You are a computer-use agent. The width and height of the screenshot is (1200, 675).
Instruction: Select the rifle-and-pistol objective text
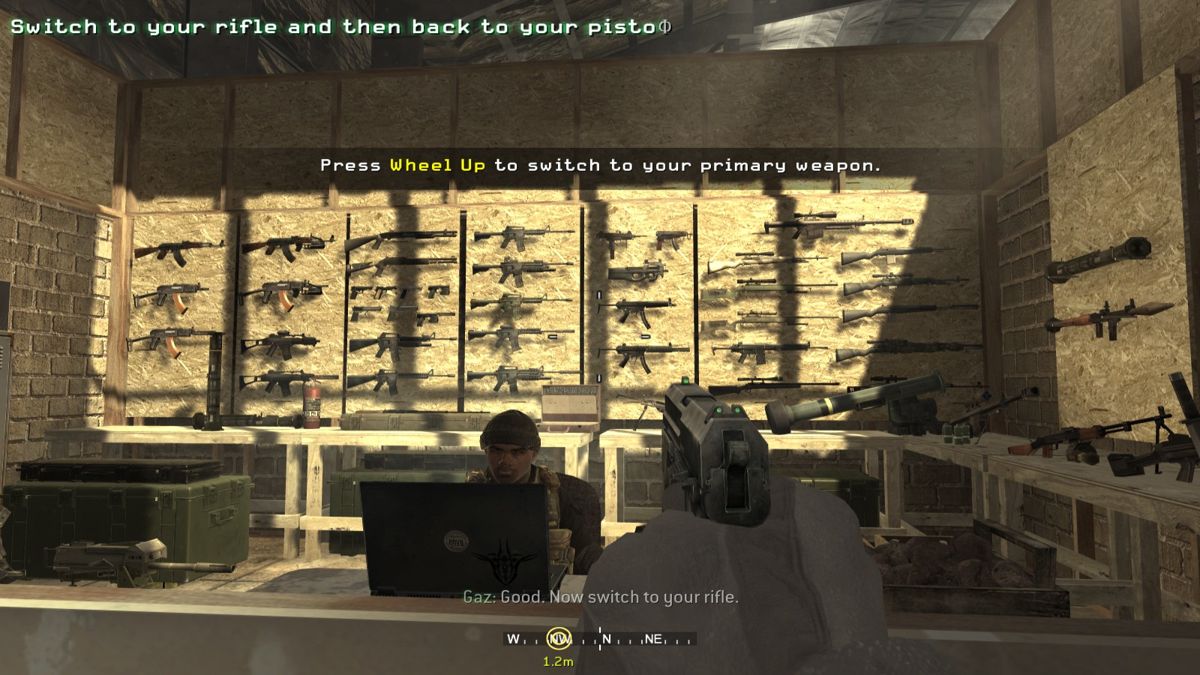point(340,27)
